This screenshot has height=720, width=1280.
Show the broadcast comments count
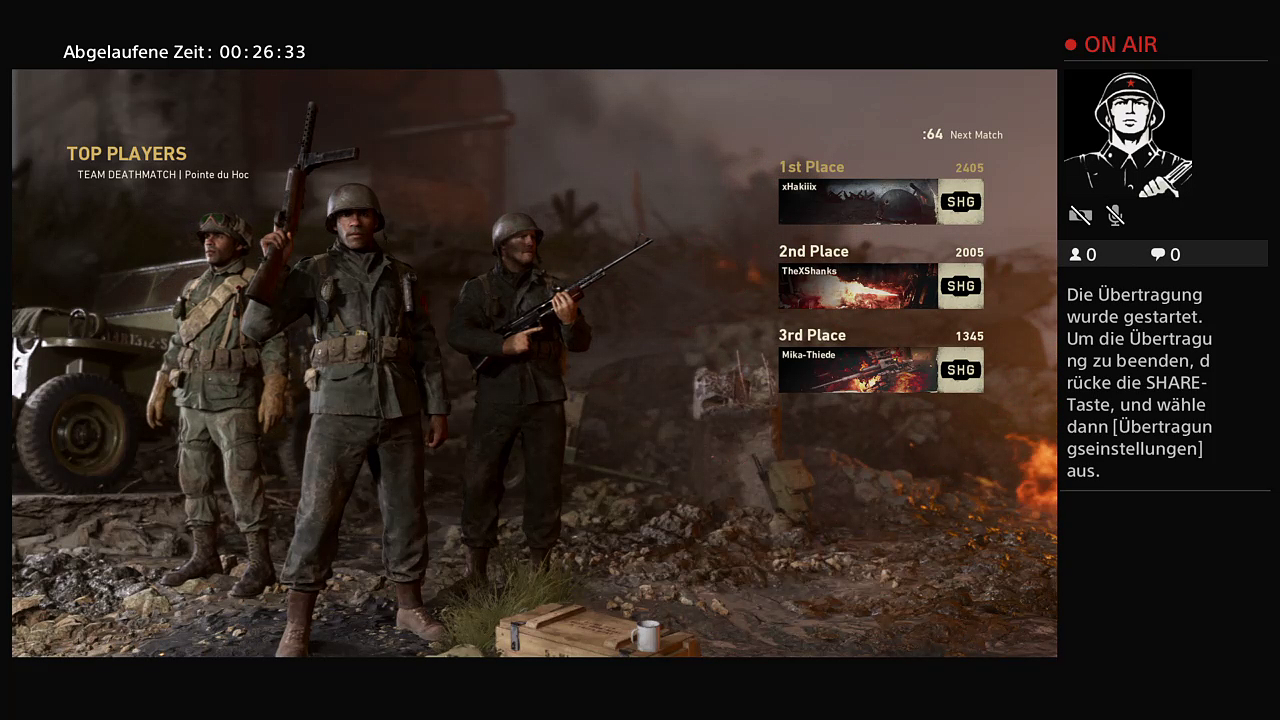(x=1165, y=255)
